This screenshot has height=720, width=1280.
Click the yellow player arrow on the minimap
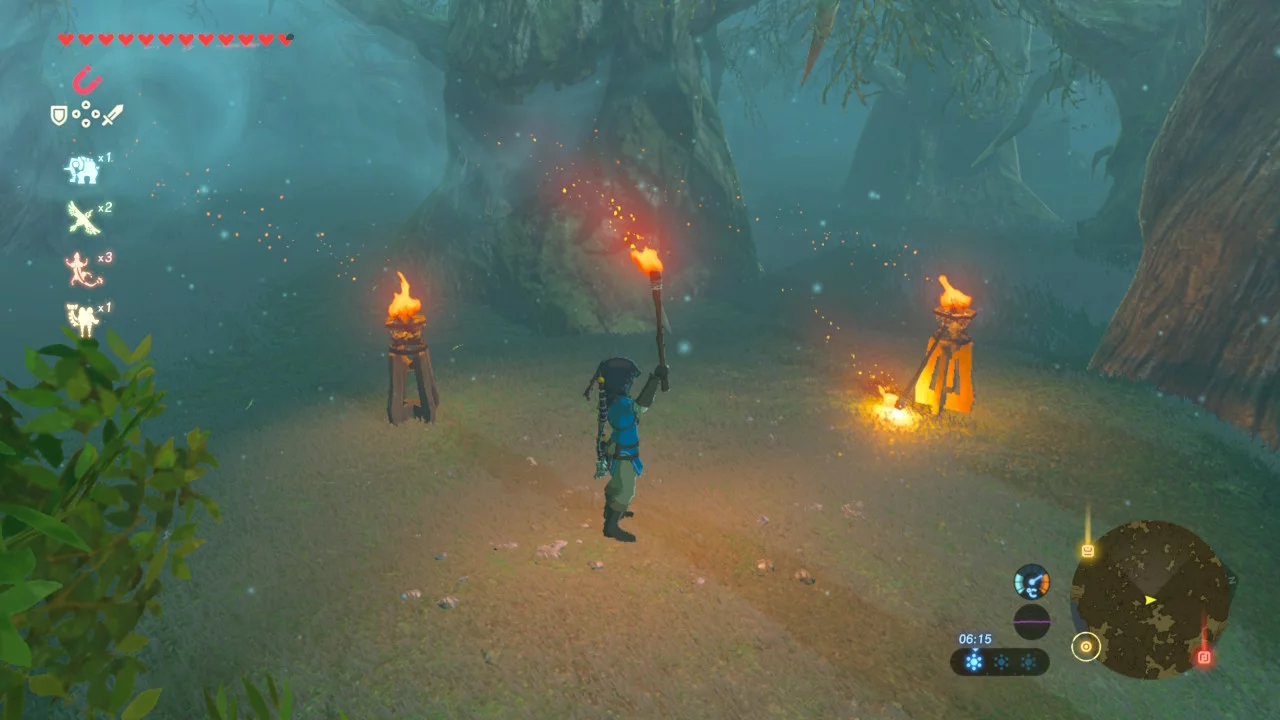pos(1149,600)
